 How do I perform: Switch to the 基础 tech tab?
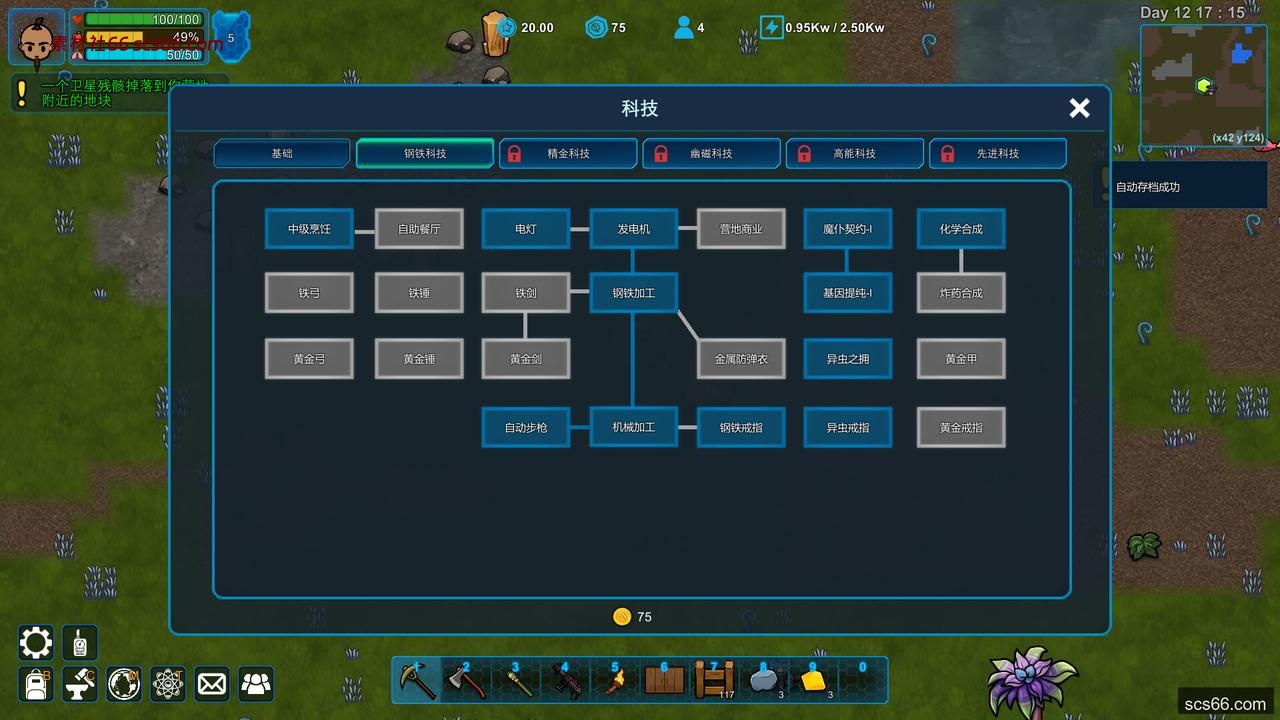click(281, 153)
